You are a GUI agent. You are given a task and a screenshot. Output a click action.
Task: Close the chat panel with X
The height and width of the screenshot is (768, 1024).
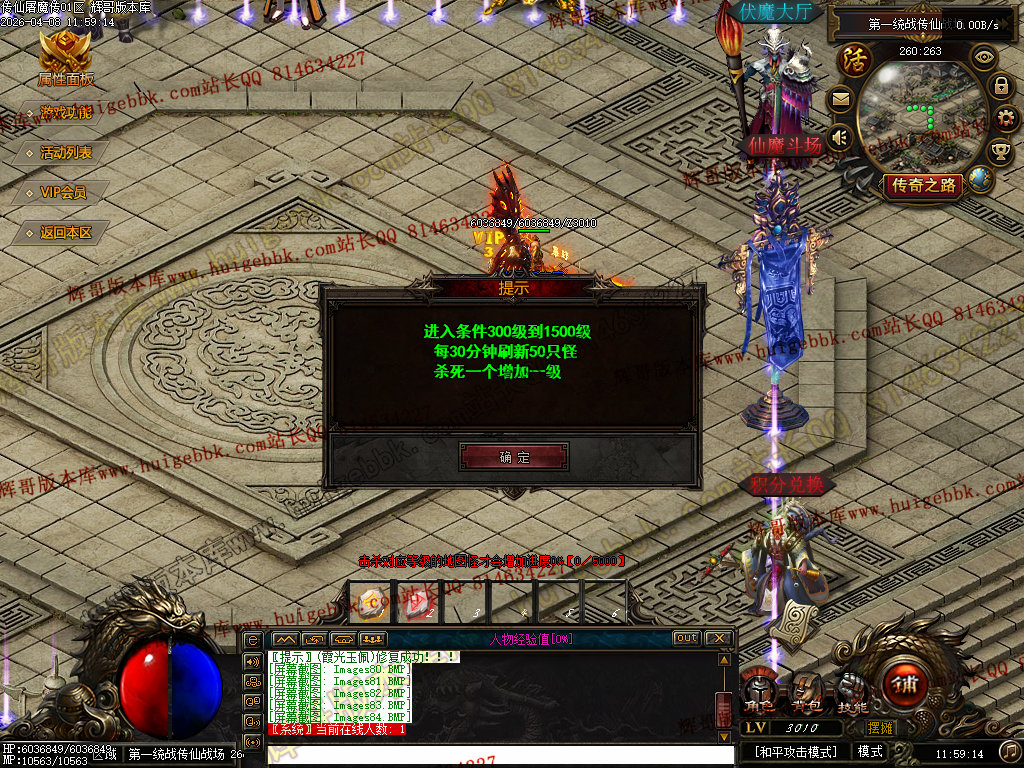[718, 638]
